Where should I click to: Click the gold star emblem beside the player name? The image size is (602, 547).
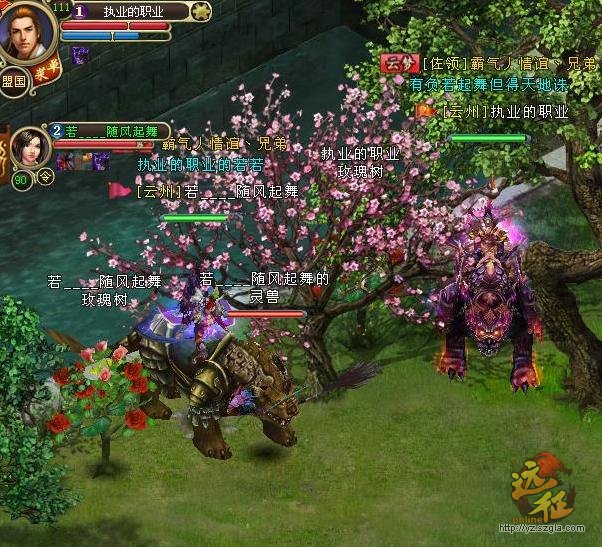tap(201, 12)
